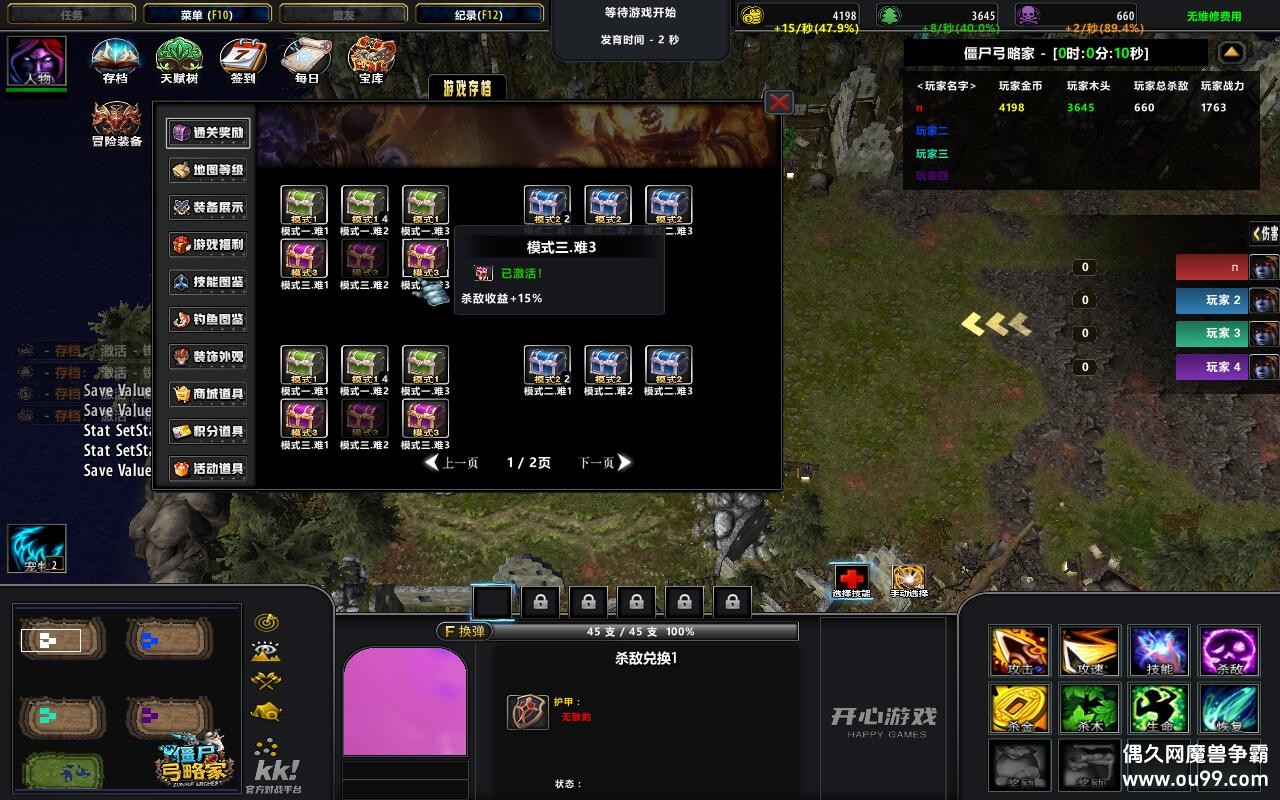Select the 钓鱼图鉴 fishing codex tab

pyautogui.click(x=208, y=319)
